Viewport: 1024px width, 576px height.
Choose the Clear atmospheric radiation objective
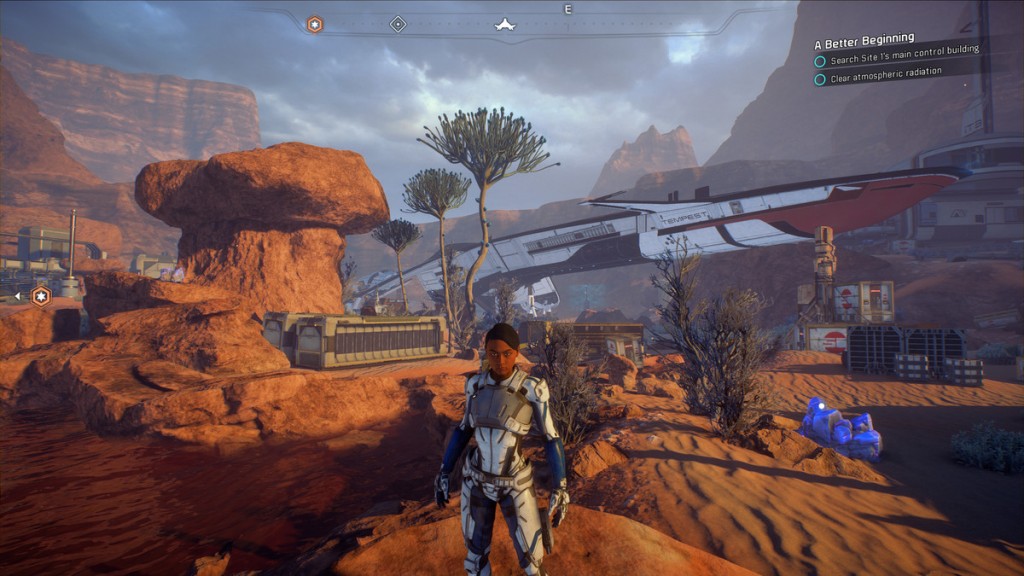pos(885,78)
